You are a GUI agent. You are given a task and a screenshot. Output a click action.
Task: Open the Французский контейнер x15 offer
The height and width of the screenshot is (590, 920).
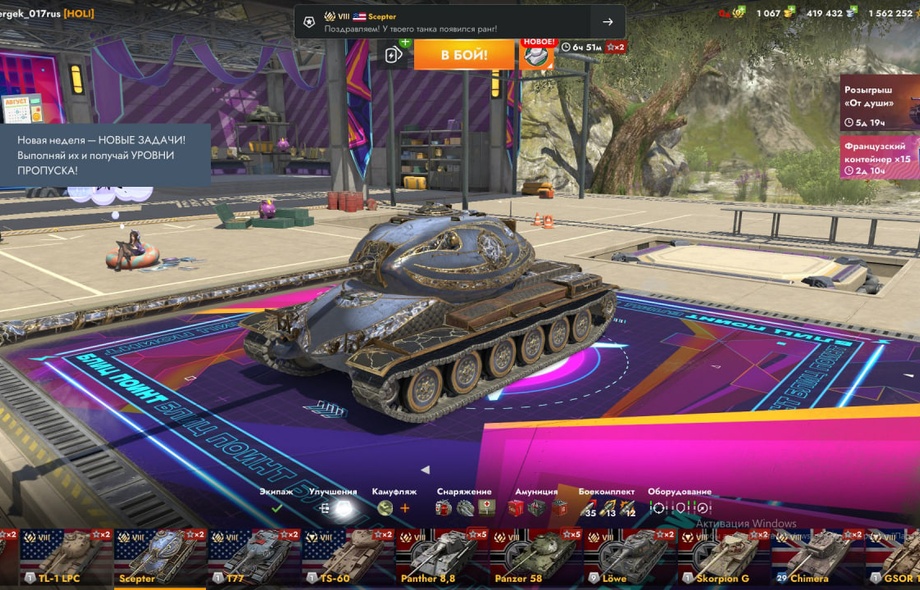pos(879,158)
